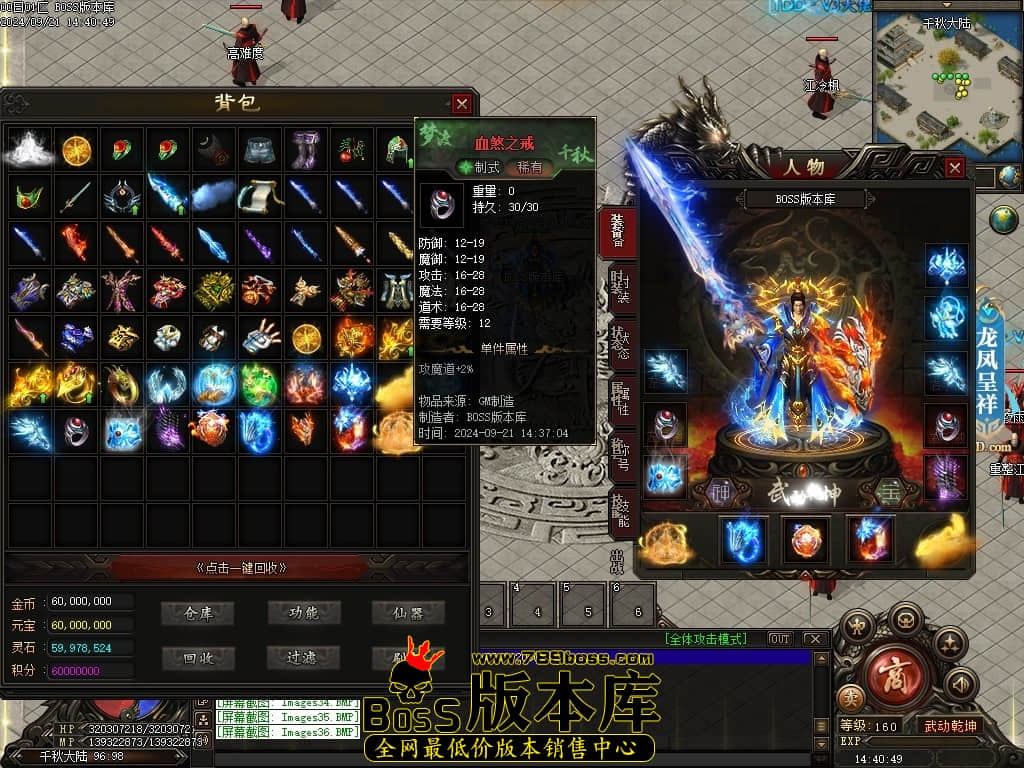The image size is (1024, 768).
Task: Open the 功能 functions button
Action: click(304, 613)
